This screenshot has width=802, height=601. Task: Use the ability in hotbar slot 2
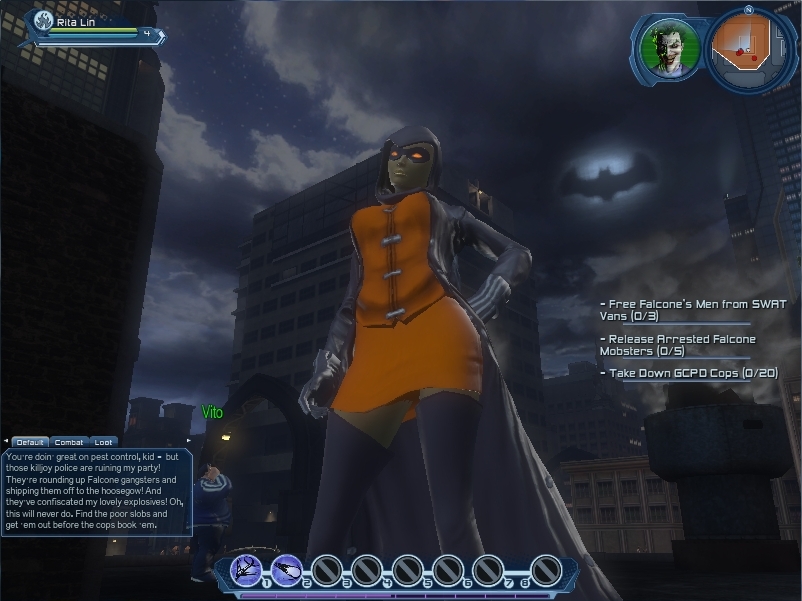click(x=287, y=569)
